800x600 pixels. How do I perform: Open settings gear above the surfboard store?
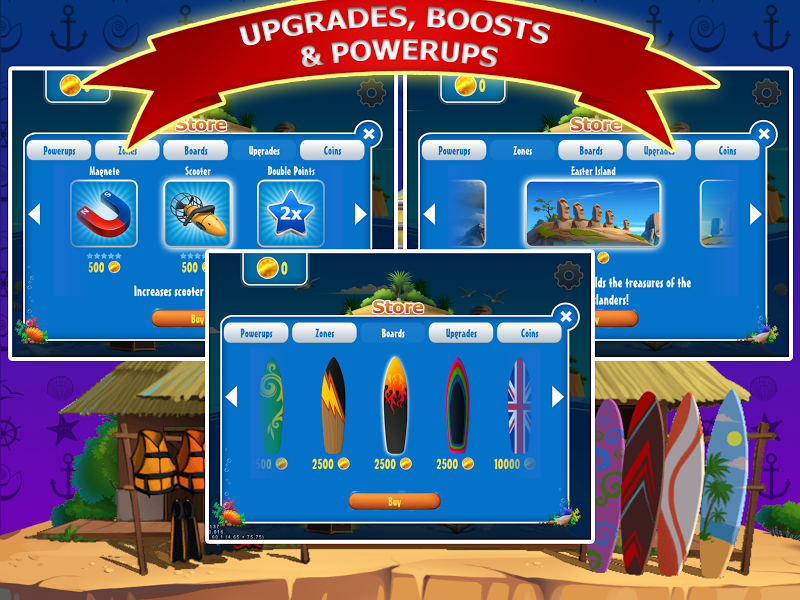click(568, 275)
